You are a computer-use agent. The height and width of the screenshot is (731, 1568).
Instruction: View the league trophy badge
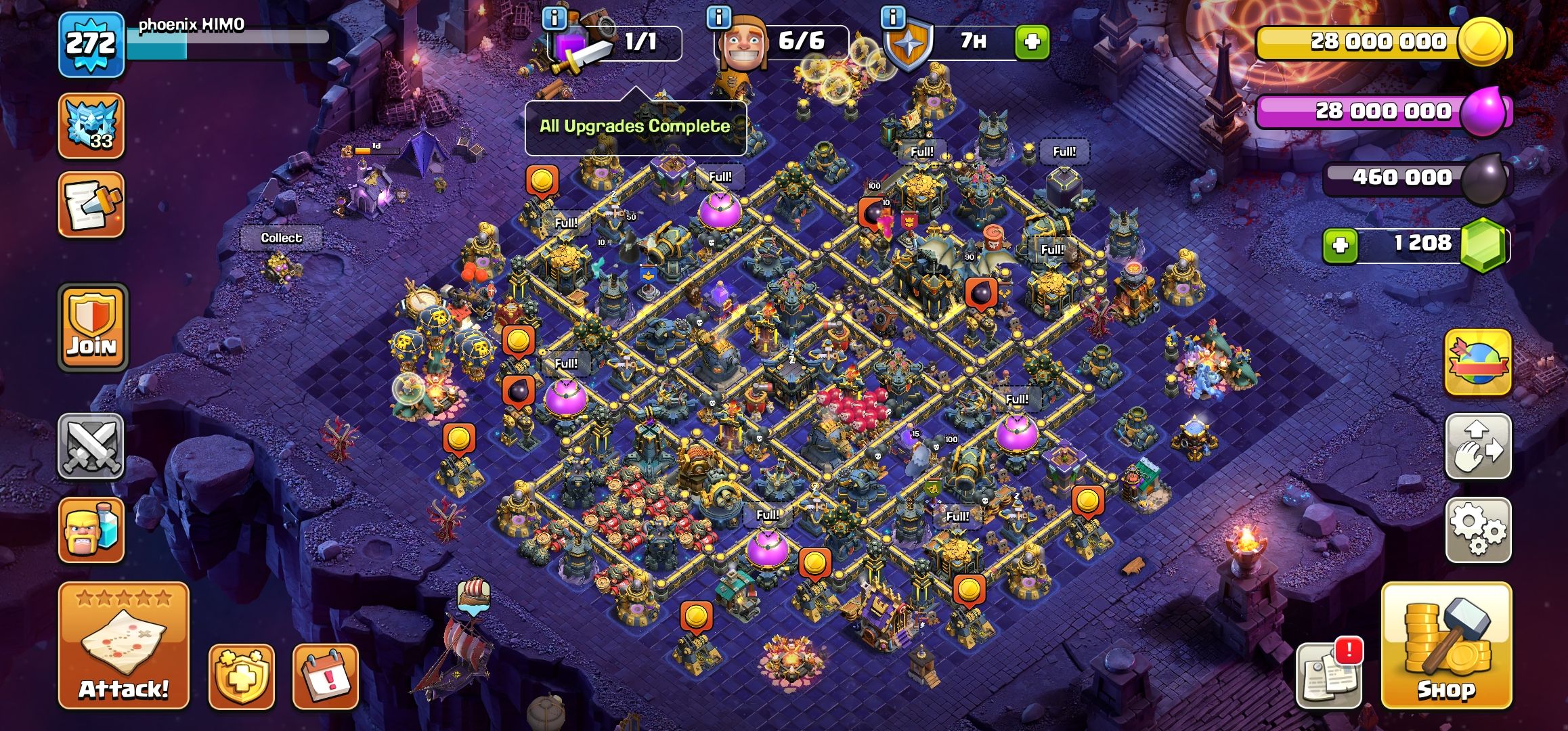[91, 126]
